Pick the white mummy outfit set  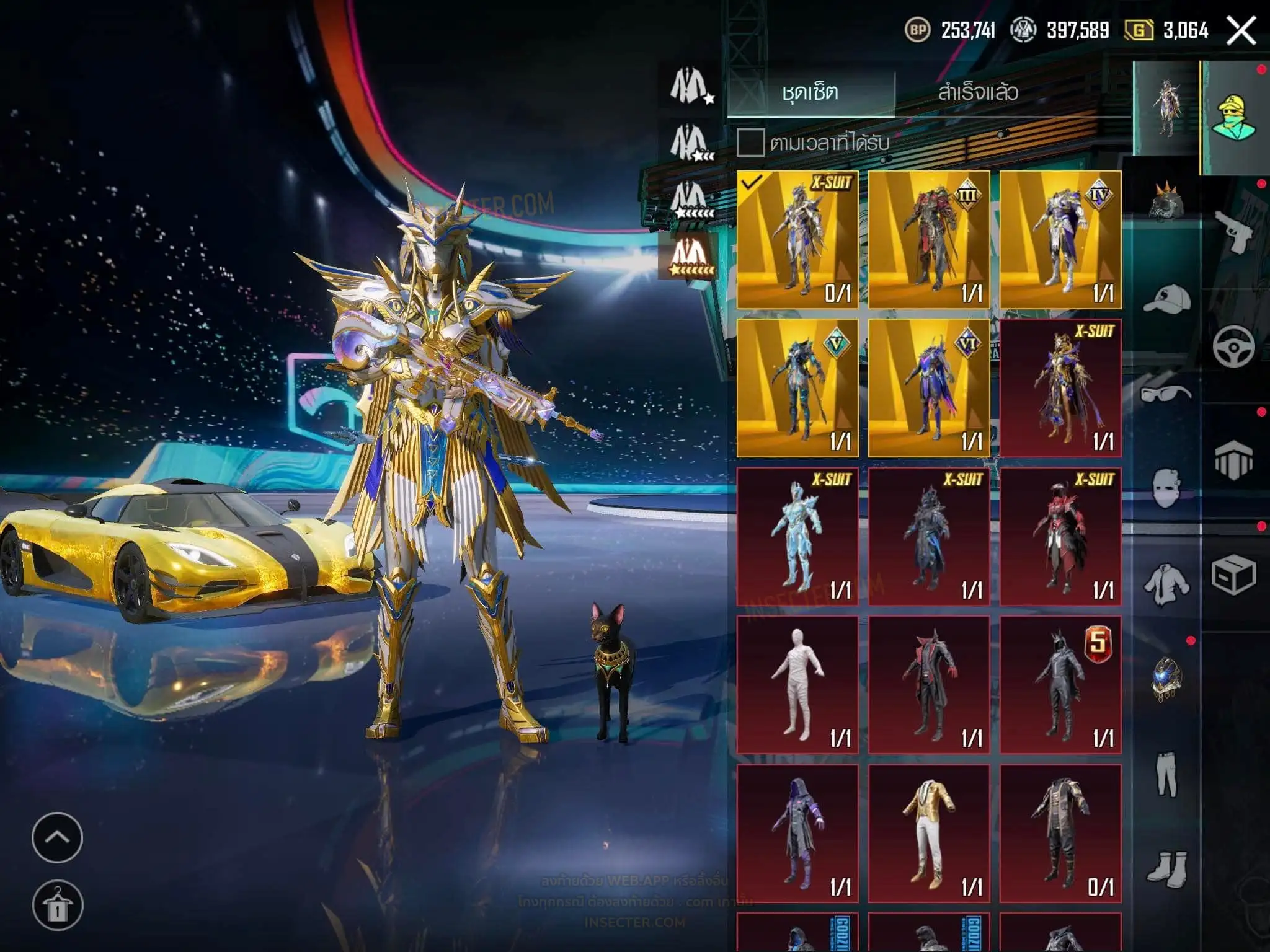coord(797,685)
